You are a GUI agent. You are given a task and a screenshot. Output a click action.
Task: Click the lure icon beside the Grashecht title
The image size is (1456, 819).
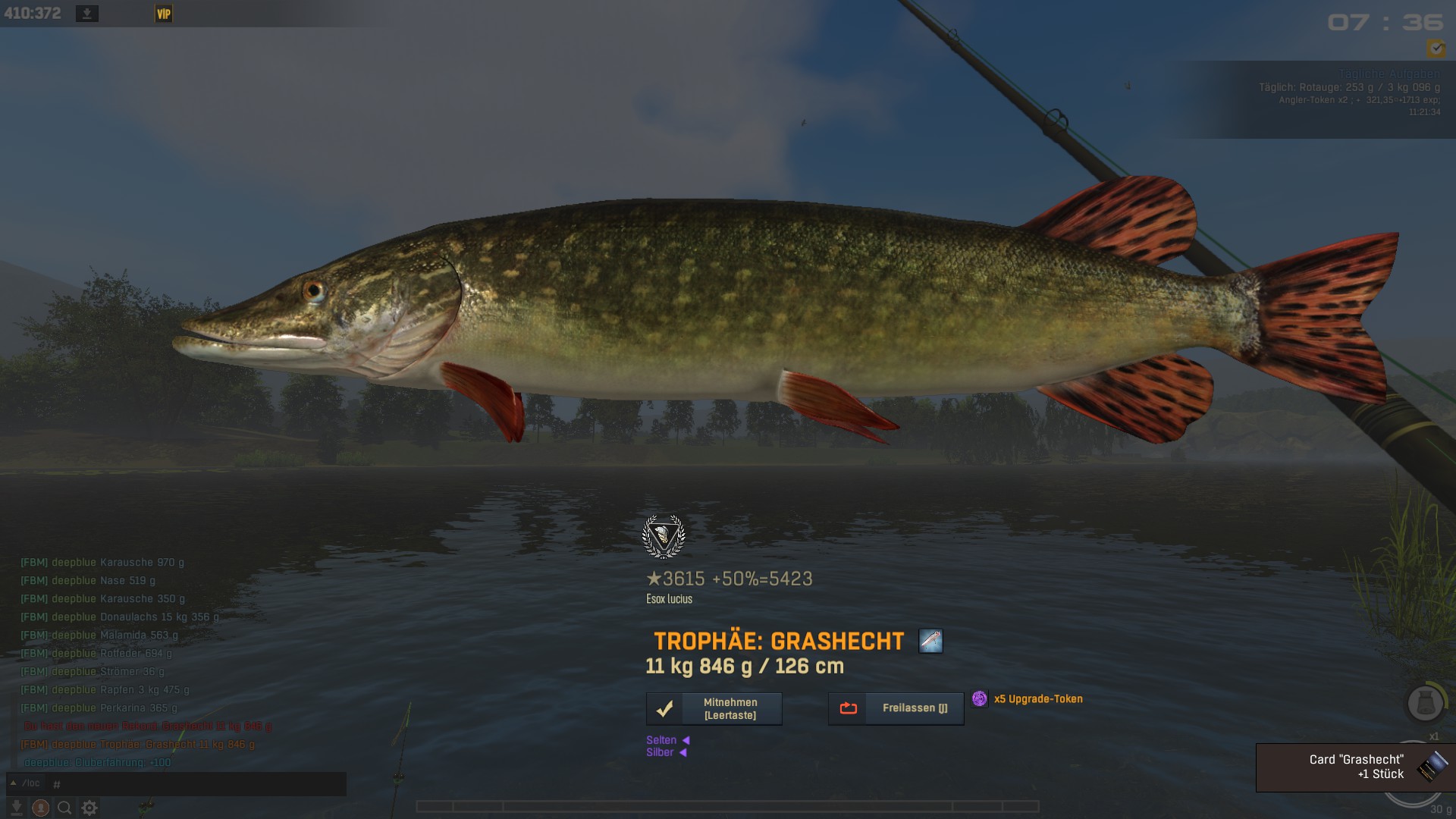930,642
